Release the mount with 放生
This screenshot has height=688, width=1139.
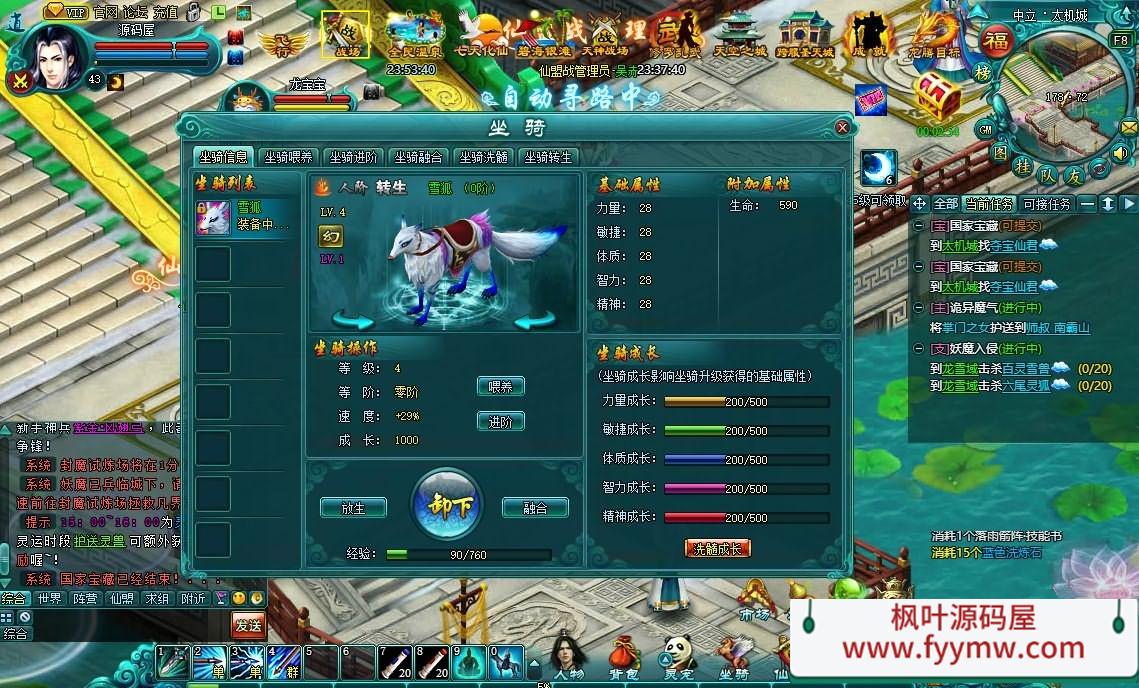(x=353, y=508)
